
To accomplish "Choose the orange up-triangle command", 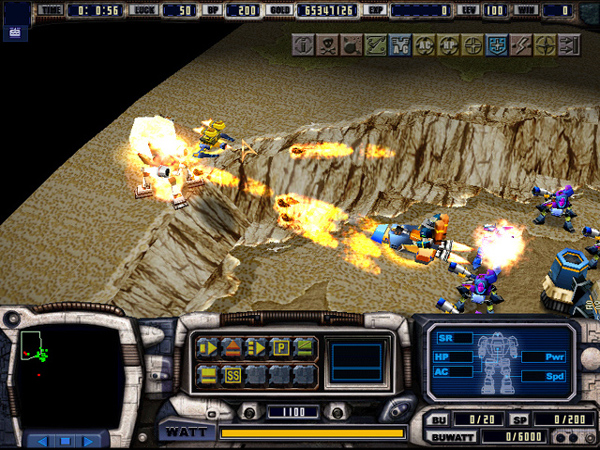I will (231, 348).
